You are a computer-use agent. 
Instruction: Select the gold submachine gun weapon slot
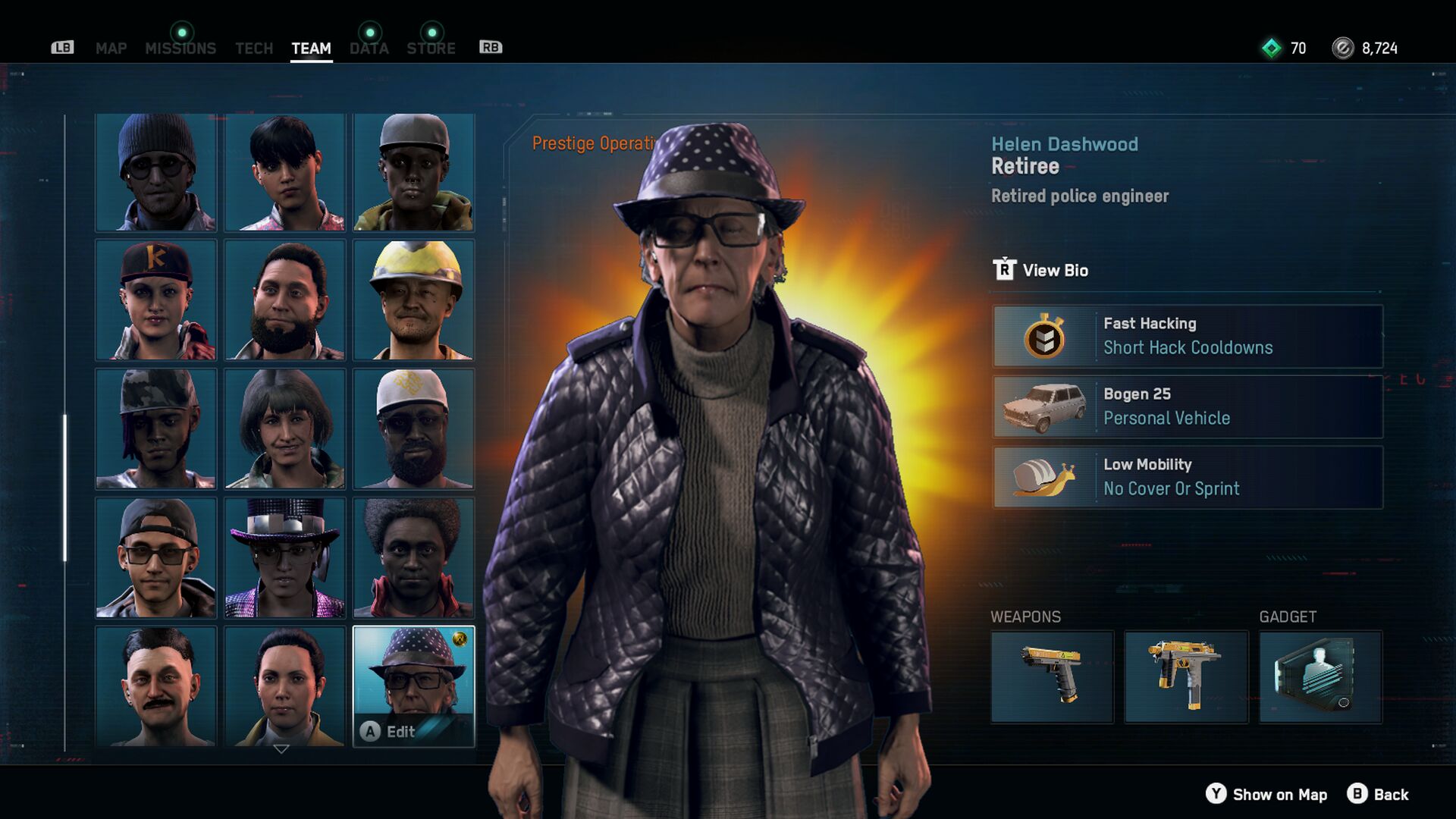point(1186,676)
